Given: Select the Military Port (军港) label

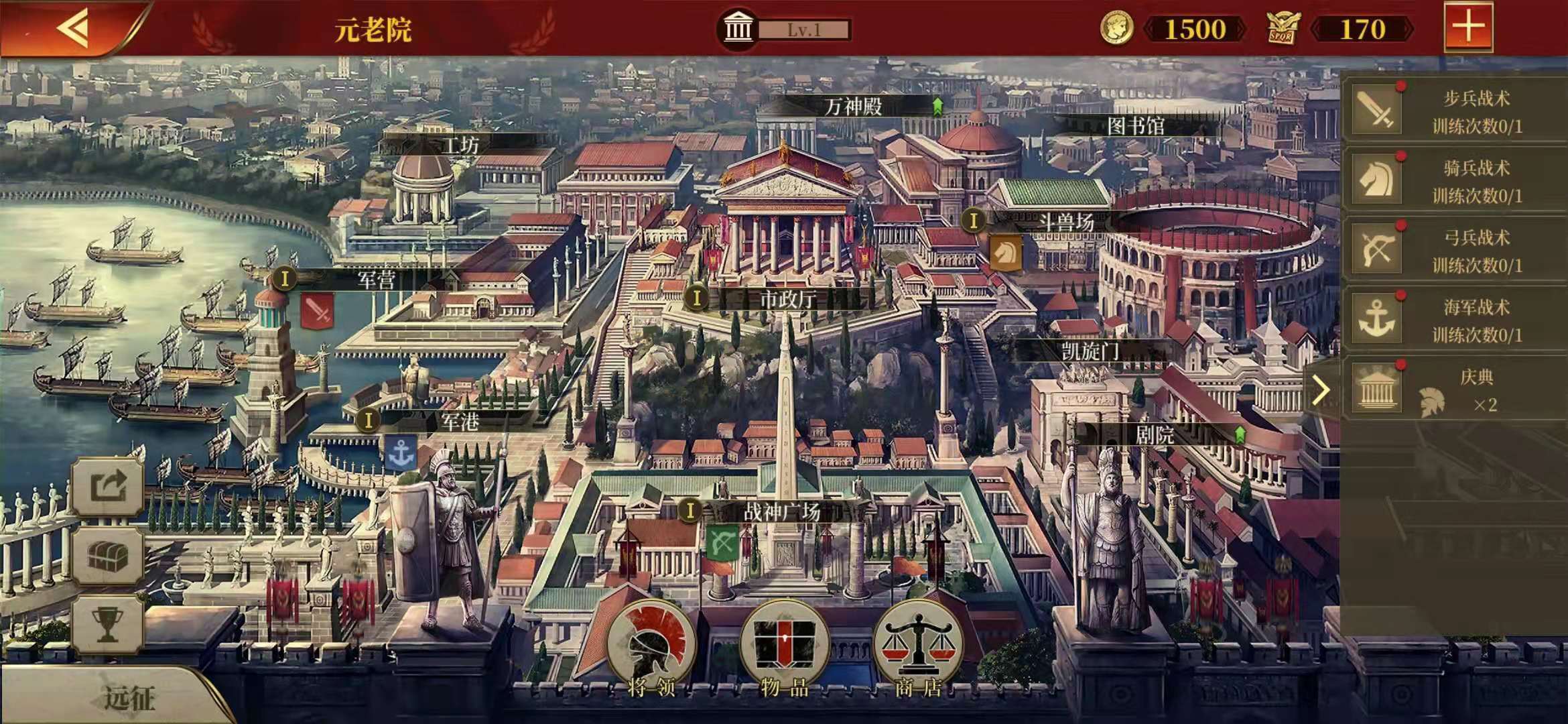Looking at the screenshot, I should [x=460, y=422].
